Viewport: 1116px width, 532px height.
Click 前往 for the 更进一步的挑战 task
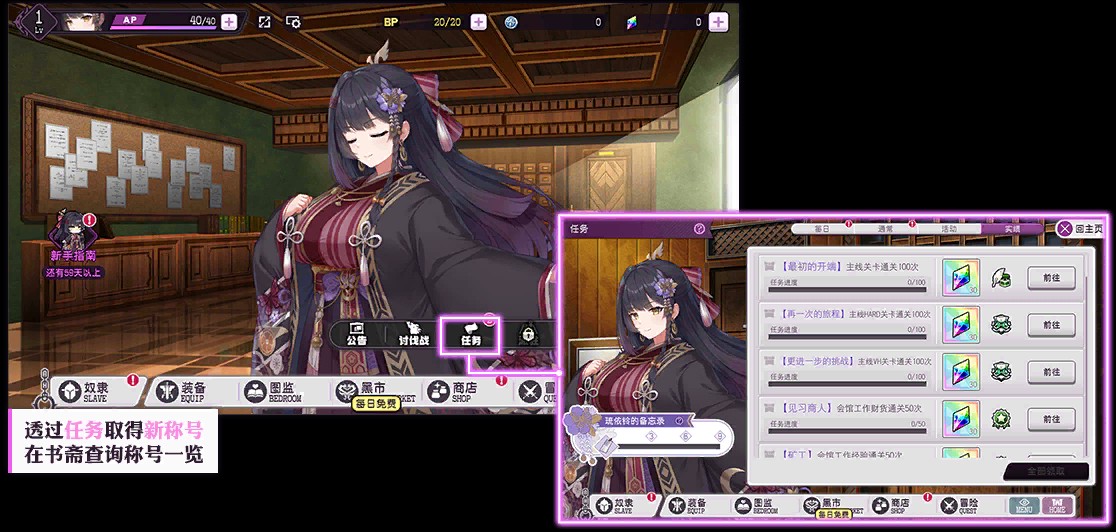[1051, 371]
